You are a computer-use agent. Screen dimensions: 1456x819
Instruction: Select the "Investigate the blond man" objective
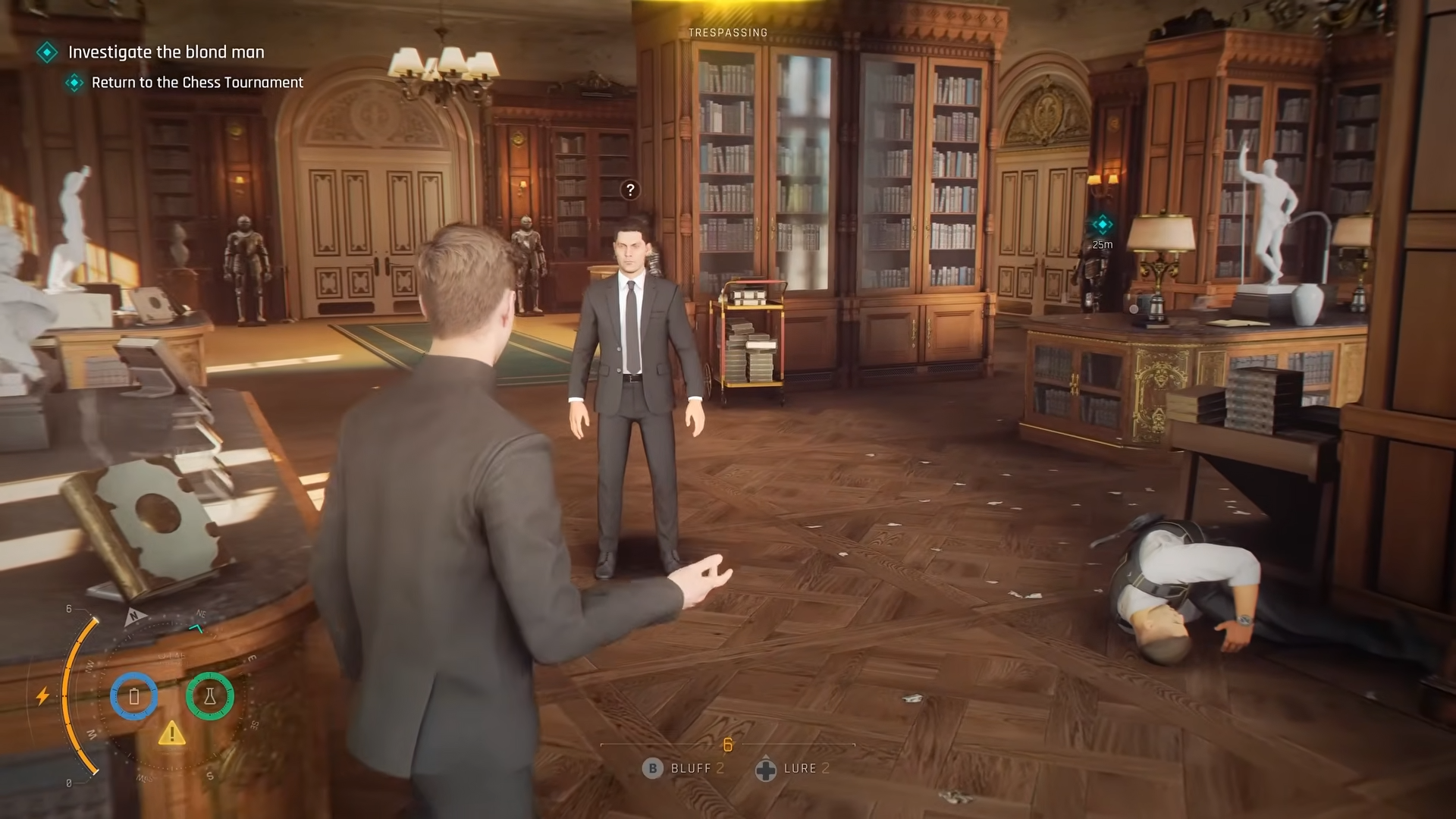[x=166, y=52]
